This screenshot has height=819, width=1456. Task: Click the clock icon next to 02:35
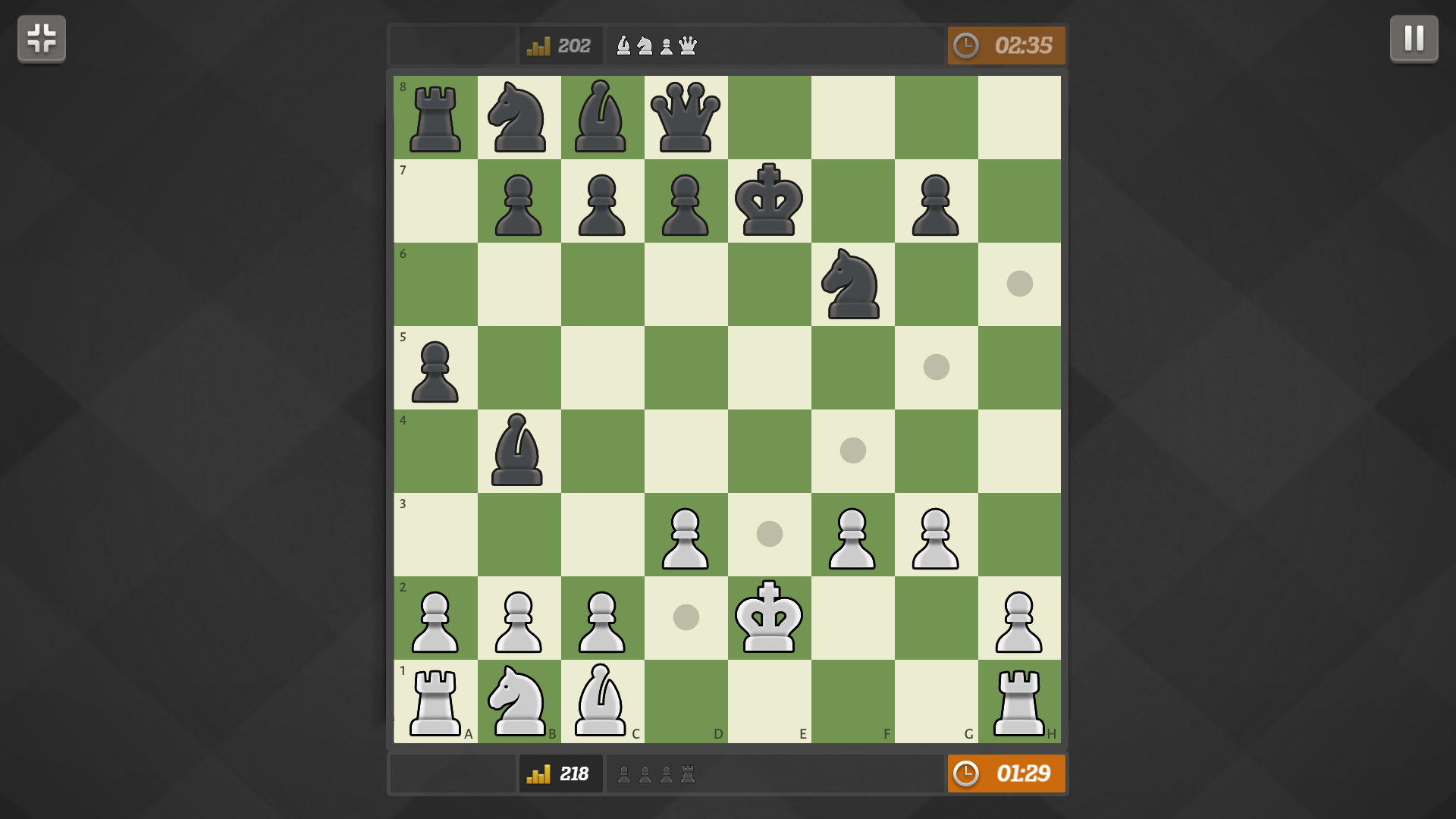pos(968,45)
